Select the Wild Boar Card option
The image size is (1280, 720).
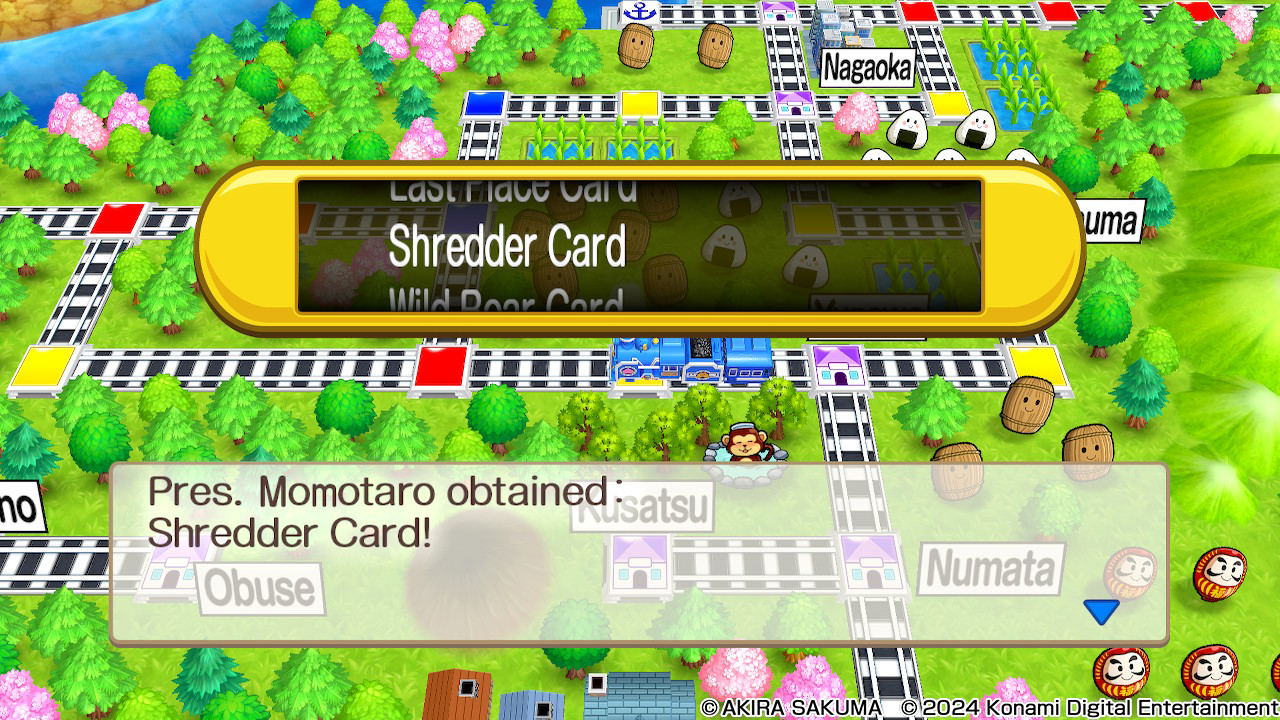(510, 300)
